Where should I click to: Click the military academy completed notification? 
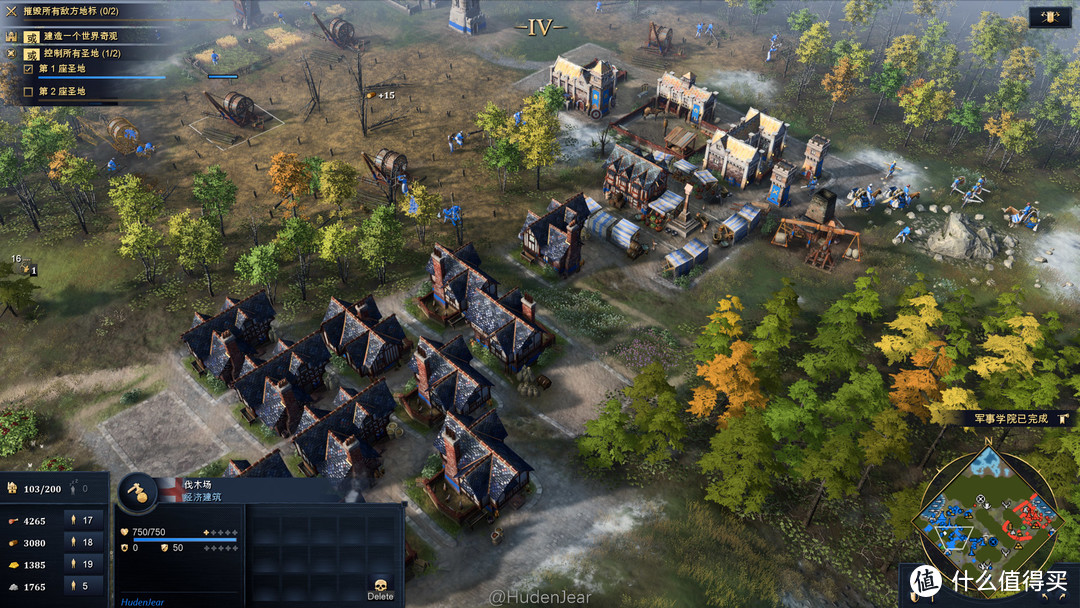point(1010,419)
